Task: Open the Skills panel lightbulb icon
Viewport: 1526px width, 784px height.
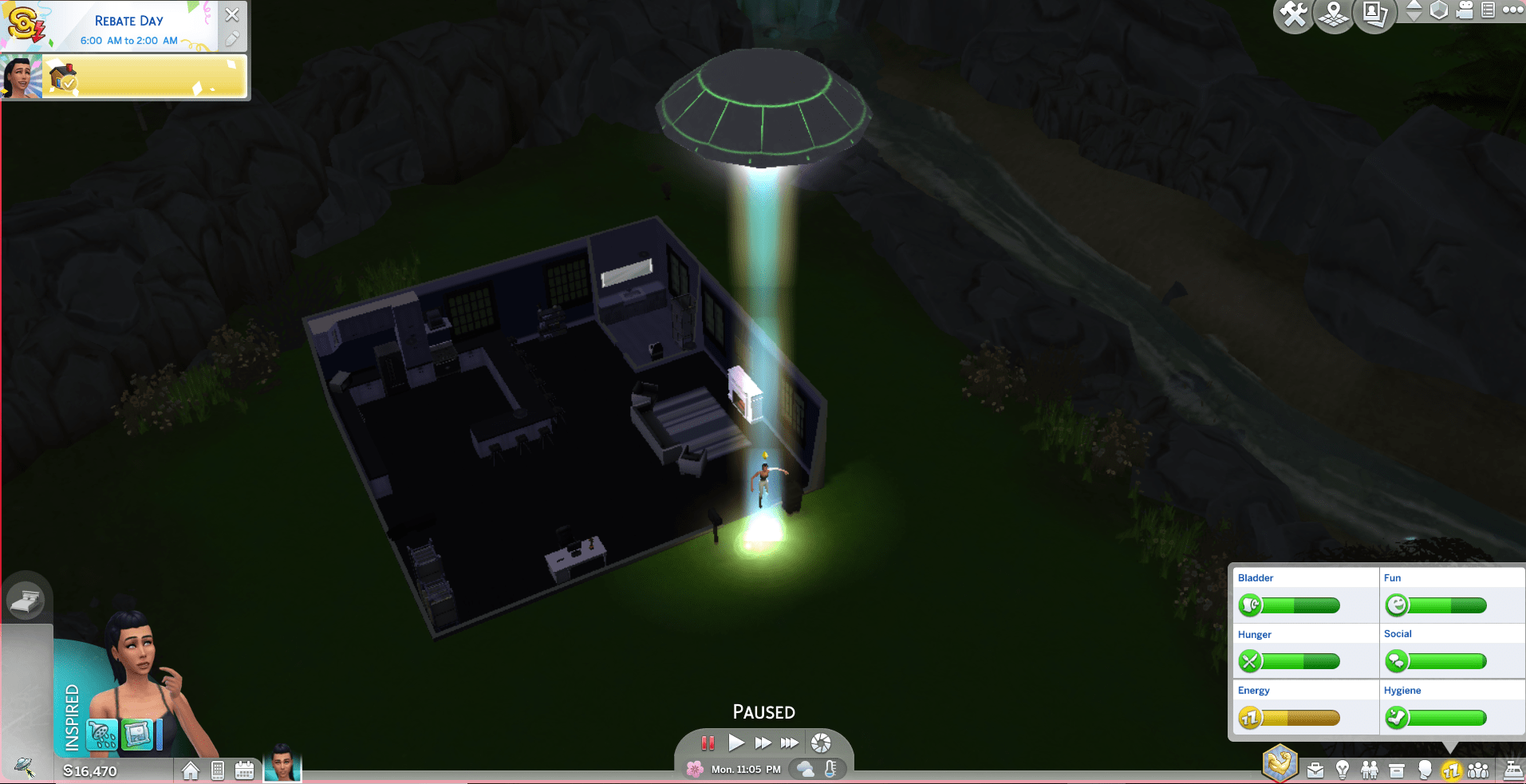Action: coord(1343,770)
